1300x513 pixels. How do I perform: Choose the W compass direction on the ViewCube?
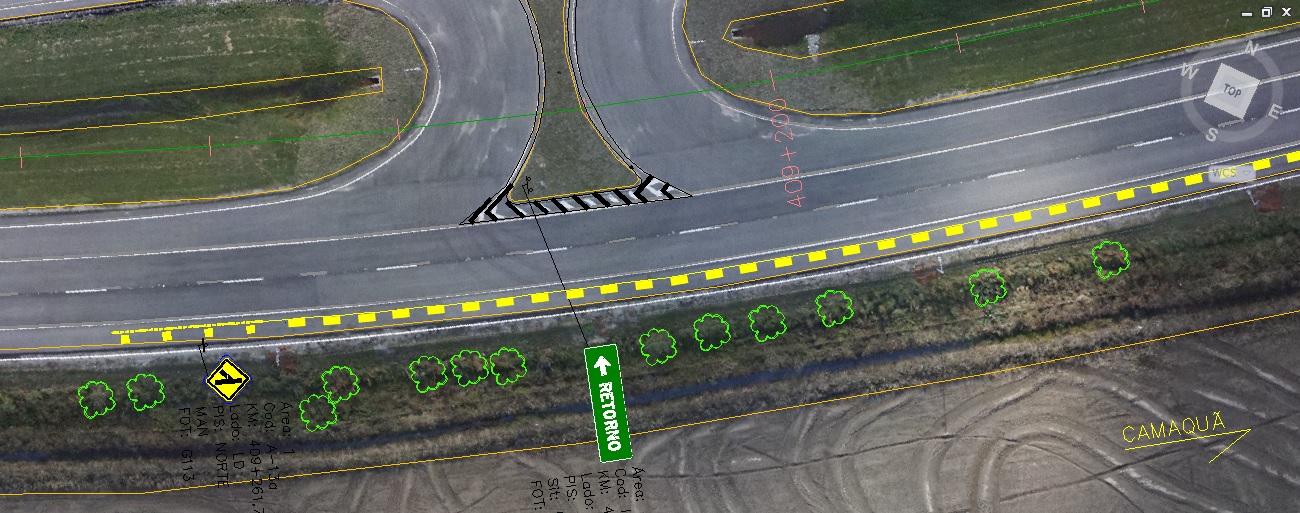pos(1189,71)
